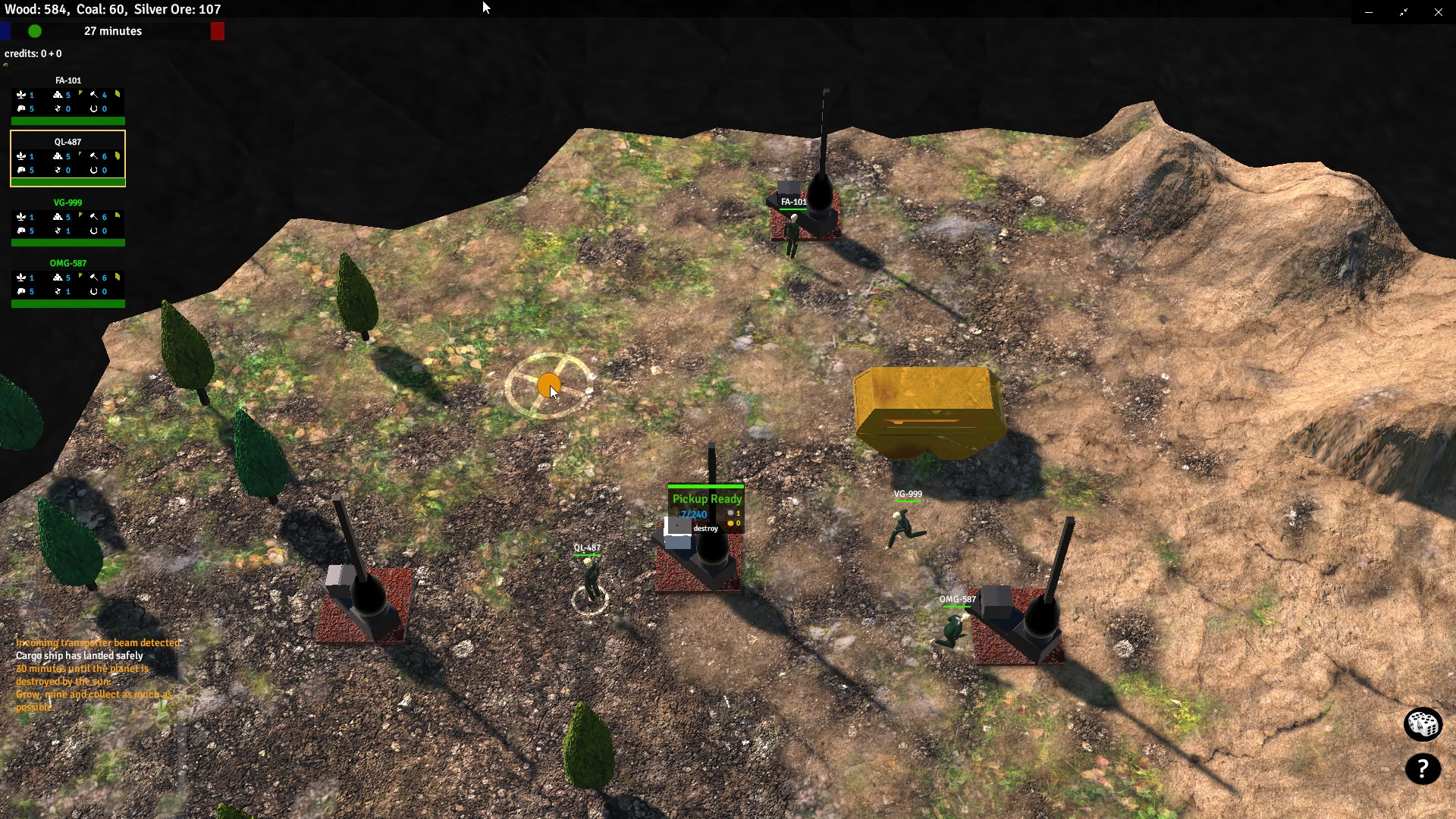Image resolution: width=1456 pixels, height=819 pixels.
Task: Click the horseshoe icon in OMG-587 panel
Action: 94,291
